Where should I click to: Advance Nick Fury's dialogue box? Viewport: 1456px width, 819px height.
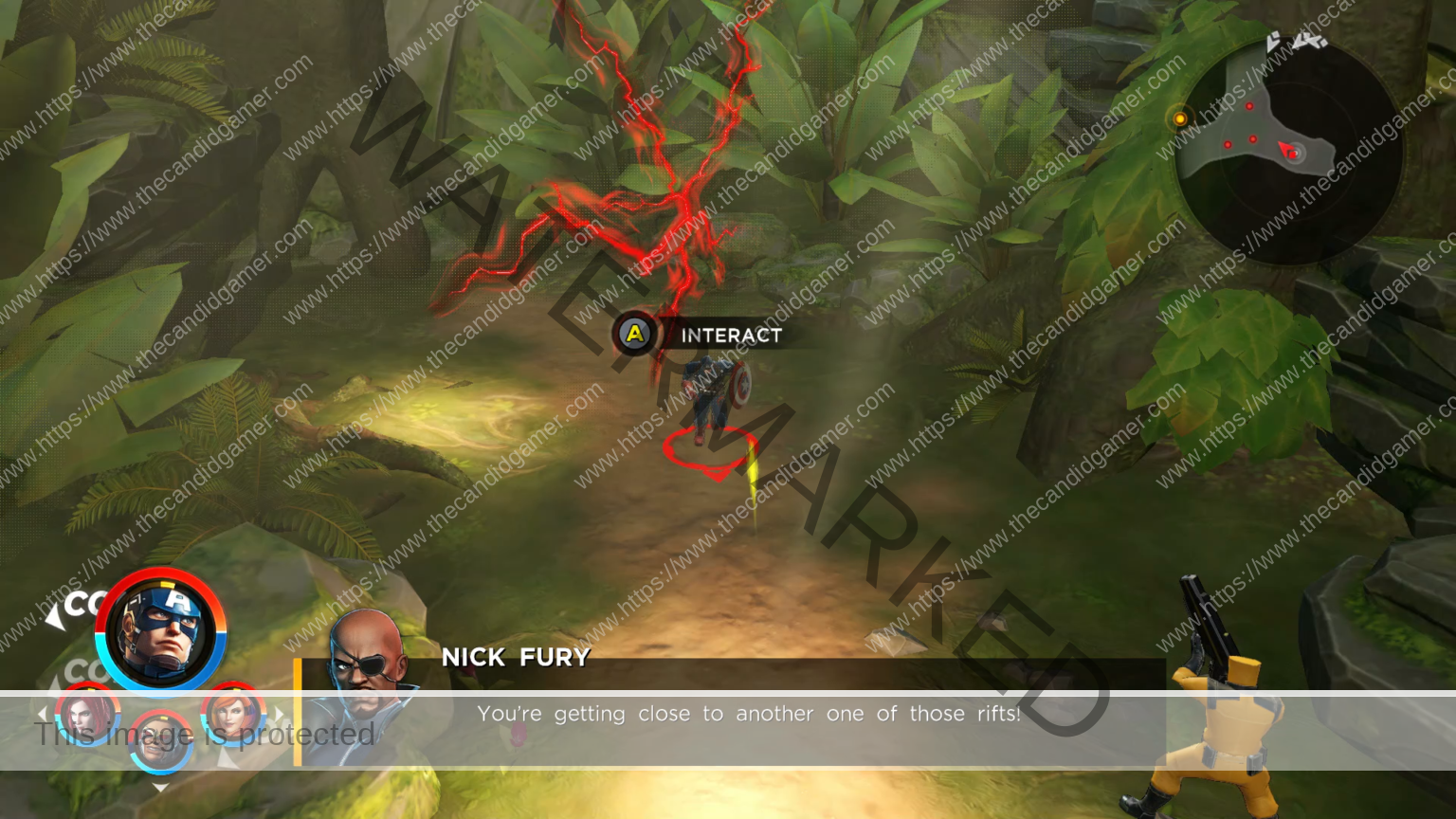tap(749, 714)
